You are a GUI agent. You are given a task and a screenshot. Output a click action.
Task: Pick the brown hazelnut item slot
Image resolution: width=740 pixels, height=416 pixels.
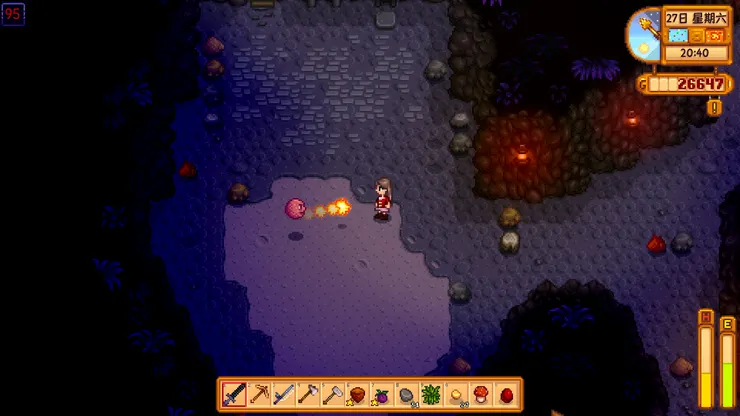357,394
